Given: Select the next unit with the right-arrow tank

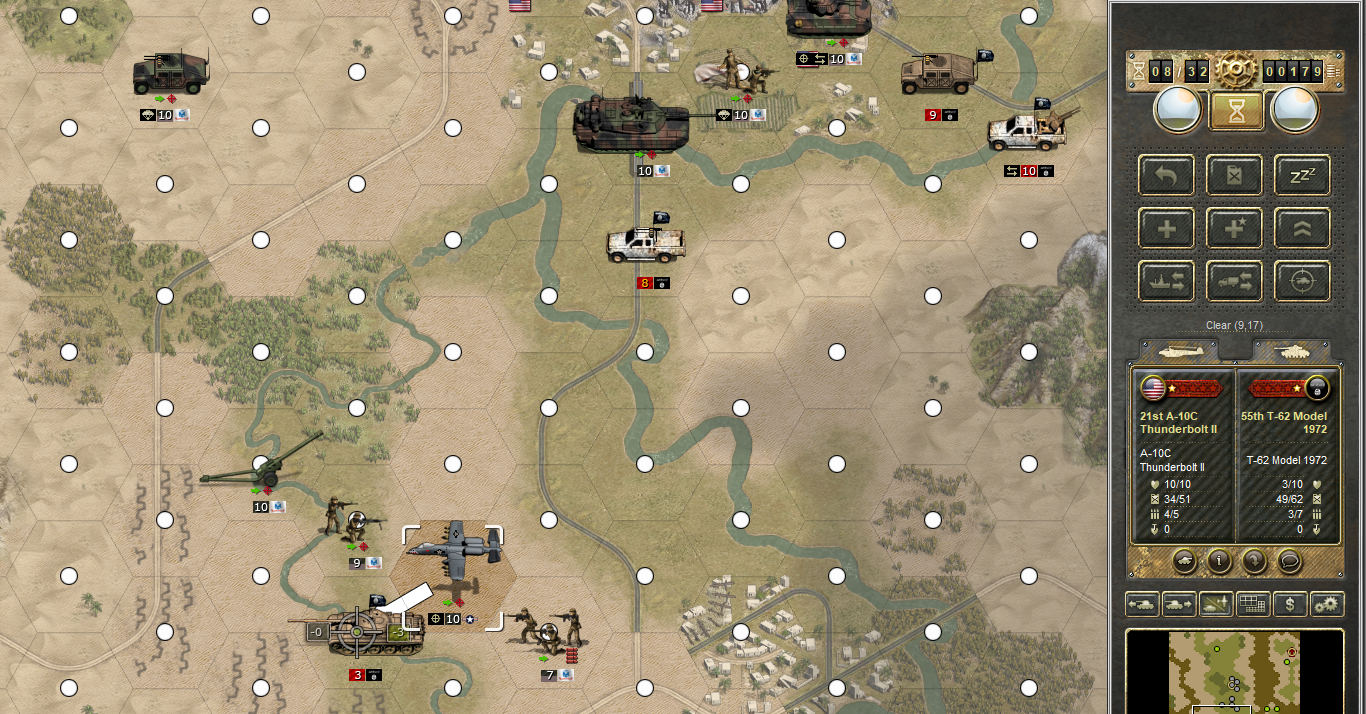Looking at the screenshot, I should coord(1180,604).
